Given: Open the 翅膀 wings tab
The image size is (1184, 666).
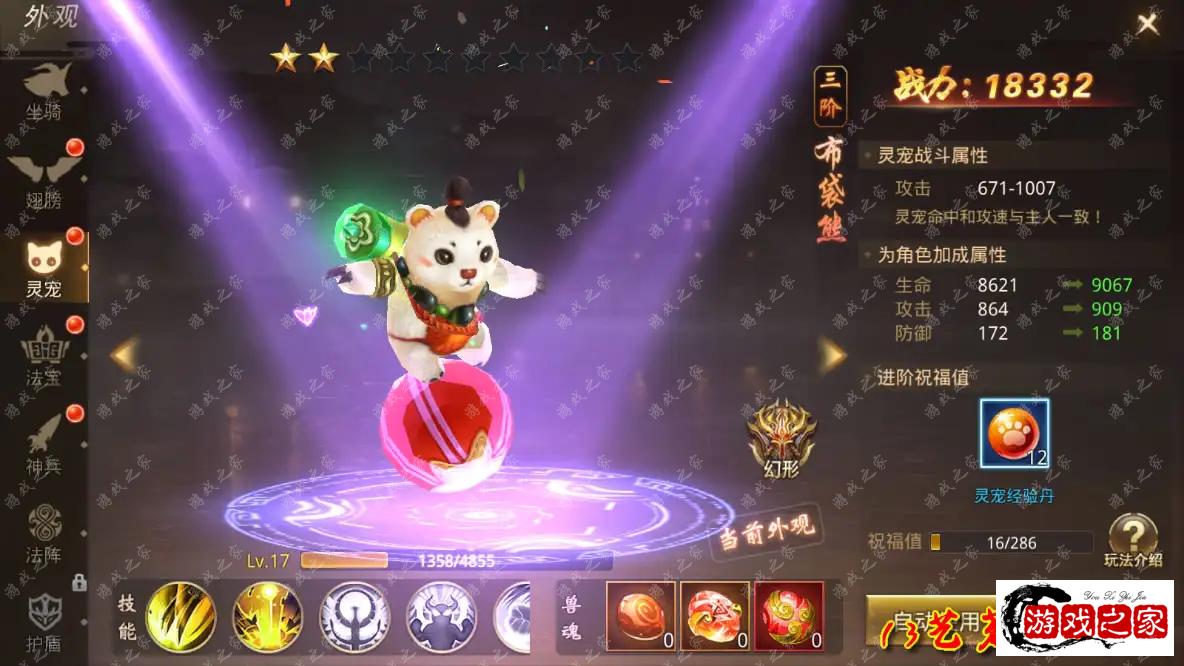Looking at the screenshot, I should click(x=44, y=181).
